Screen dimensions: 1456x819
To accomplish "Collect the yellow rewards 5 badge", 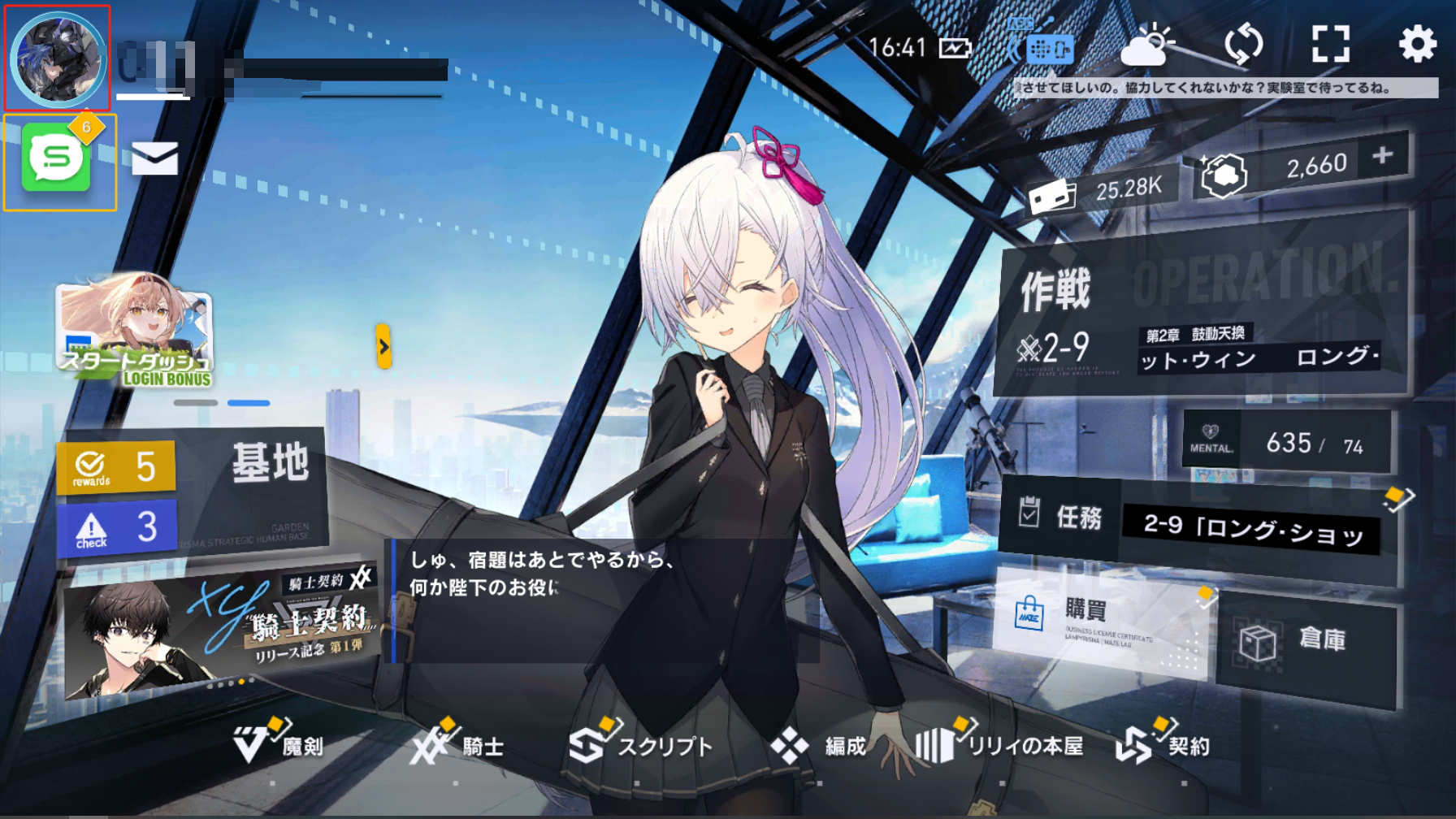I will click(x=116, y=467).
